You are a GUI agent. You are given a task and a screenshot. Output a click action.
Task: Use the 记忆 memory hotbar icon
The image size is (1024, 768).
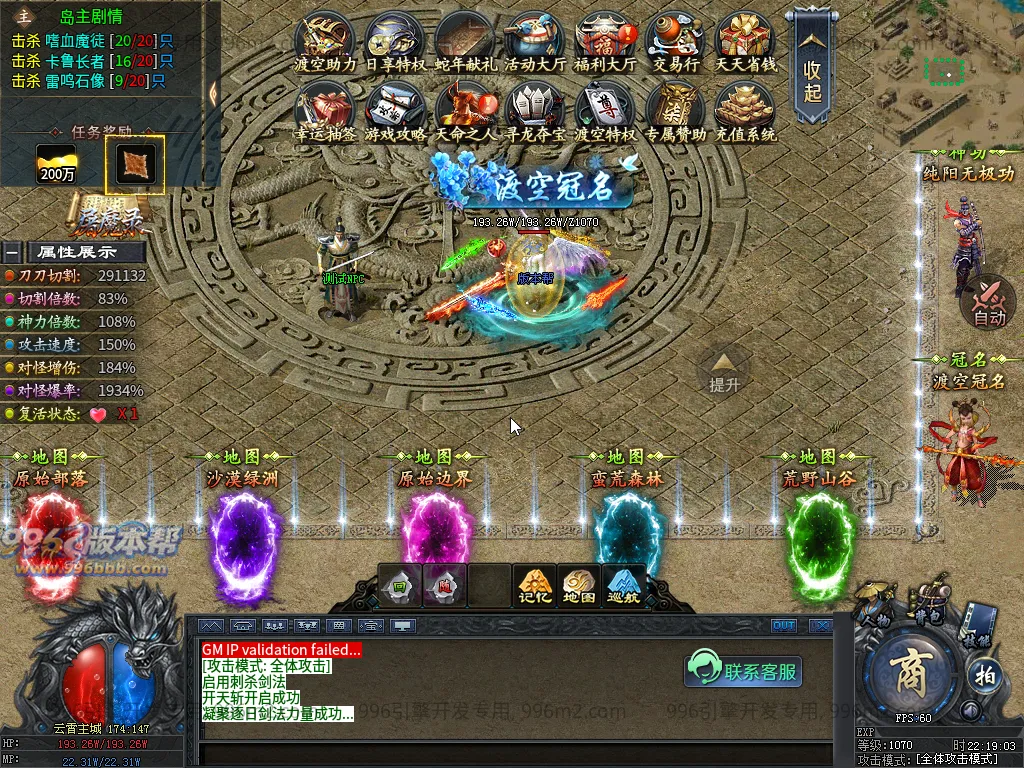[534, 585]
